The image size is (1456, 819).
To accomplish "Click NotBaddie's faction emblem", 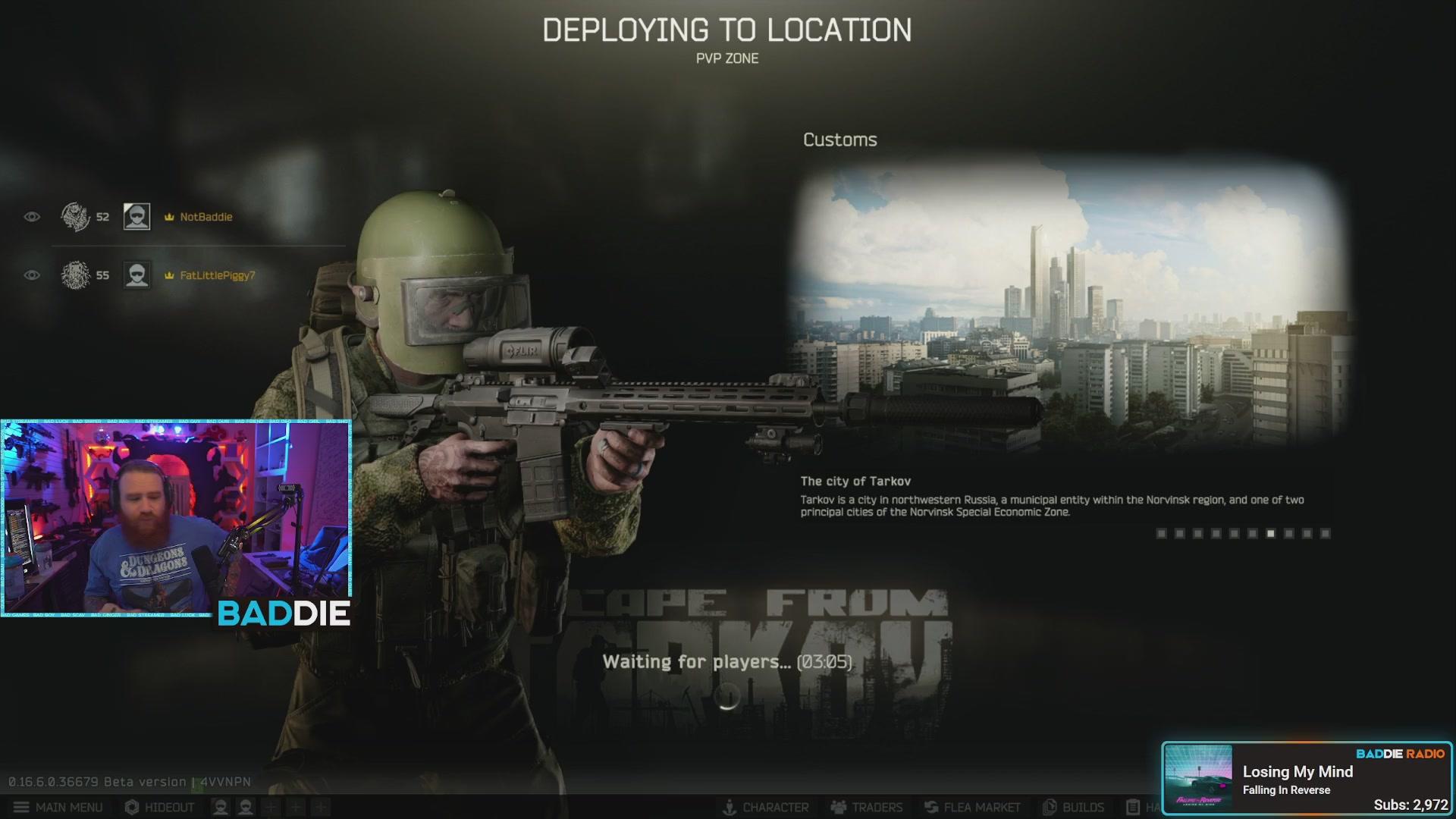I will tap(76, 216).
